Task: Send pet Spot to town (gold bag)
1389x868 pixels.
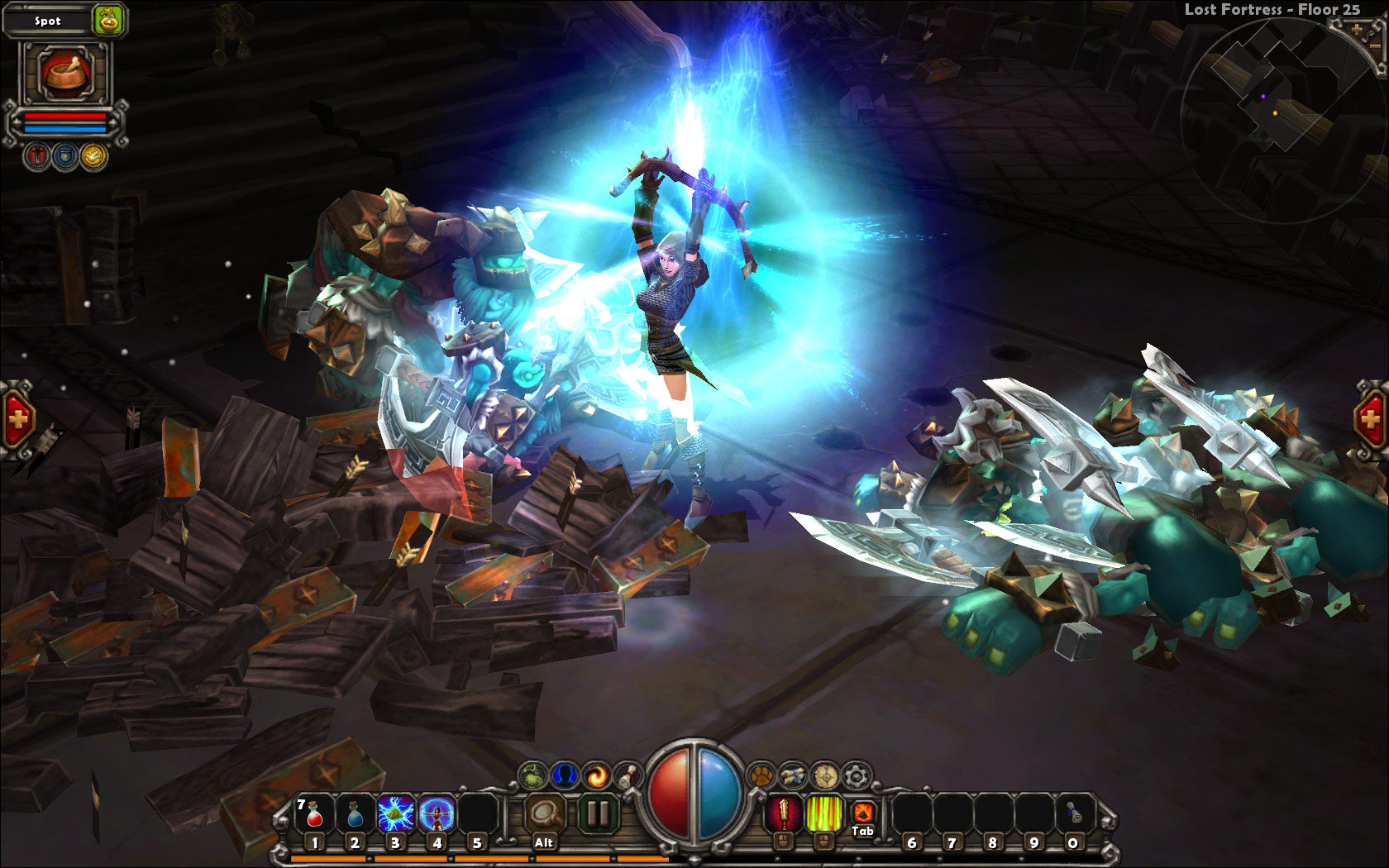Action: pyautogui.click(x=108, y=21)
